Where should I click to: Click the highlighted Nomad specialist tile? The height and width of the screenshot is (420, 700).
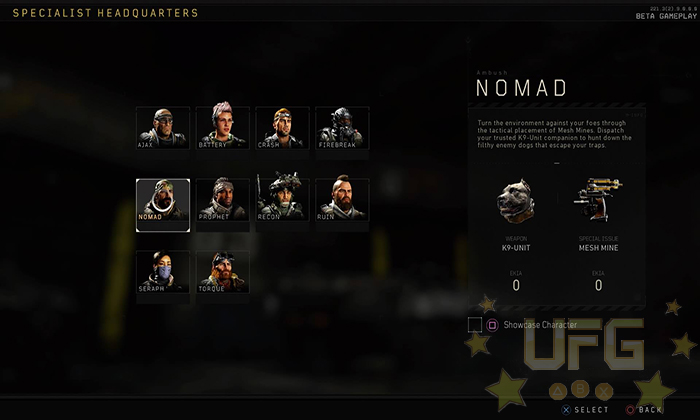pyautogui.click(x=162, y=204)
